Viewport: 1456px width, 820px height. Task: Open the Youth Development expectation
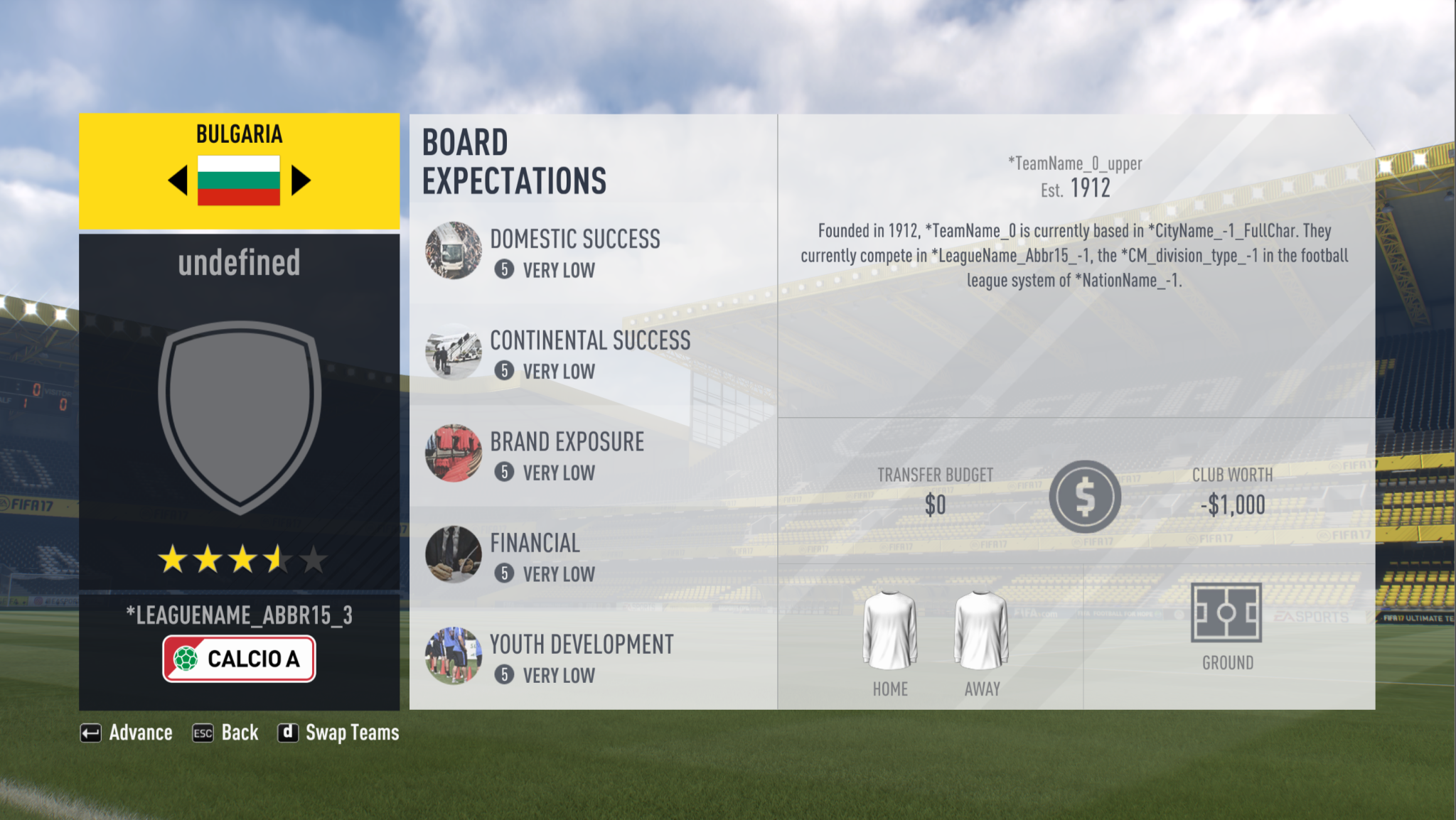point(581,657)
